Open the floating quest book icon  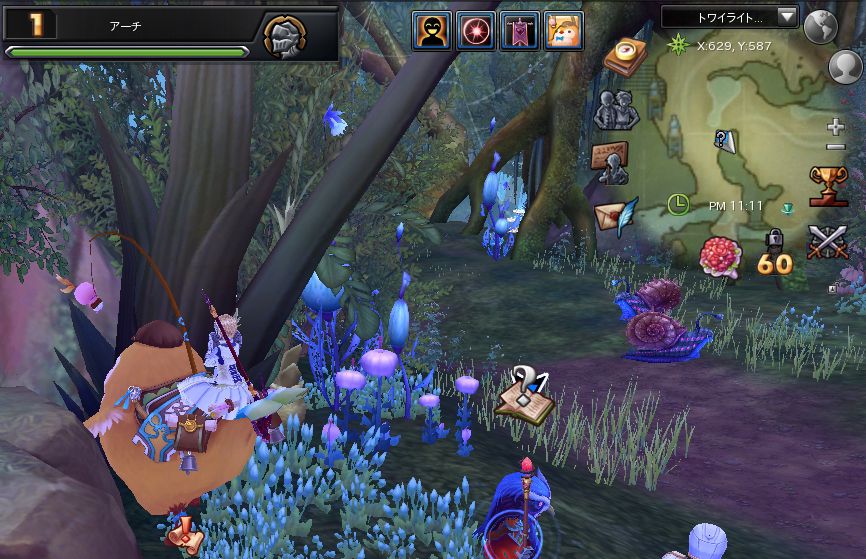[x=525, y=394]
